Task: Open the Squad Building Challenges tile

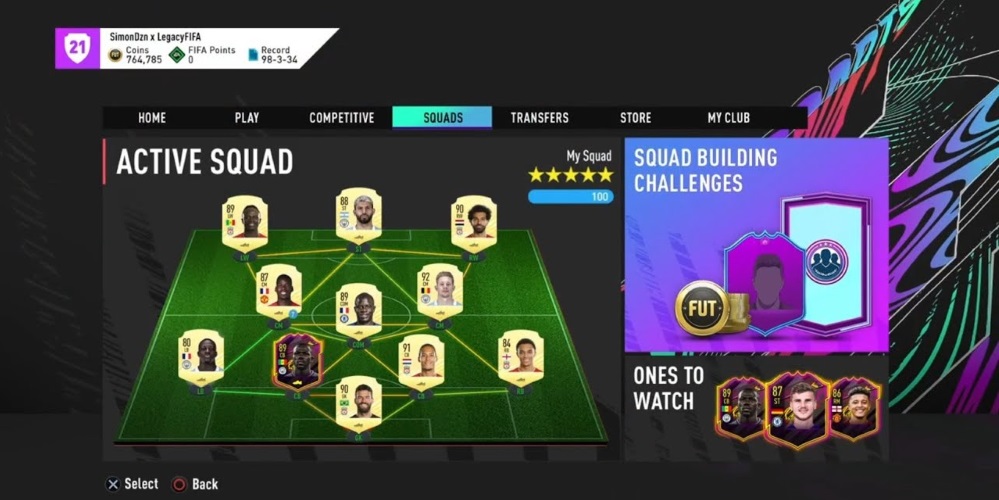Action: pos(756,245)
